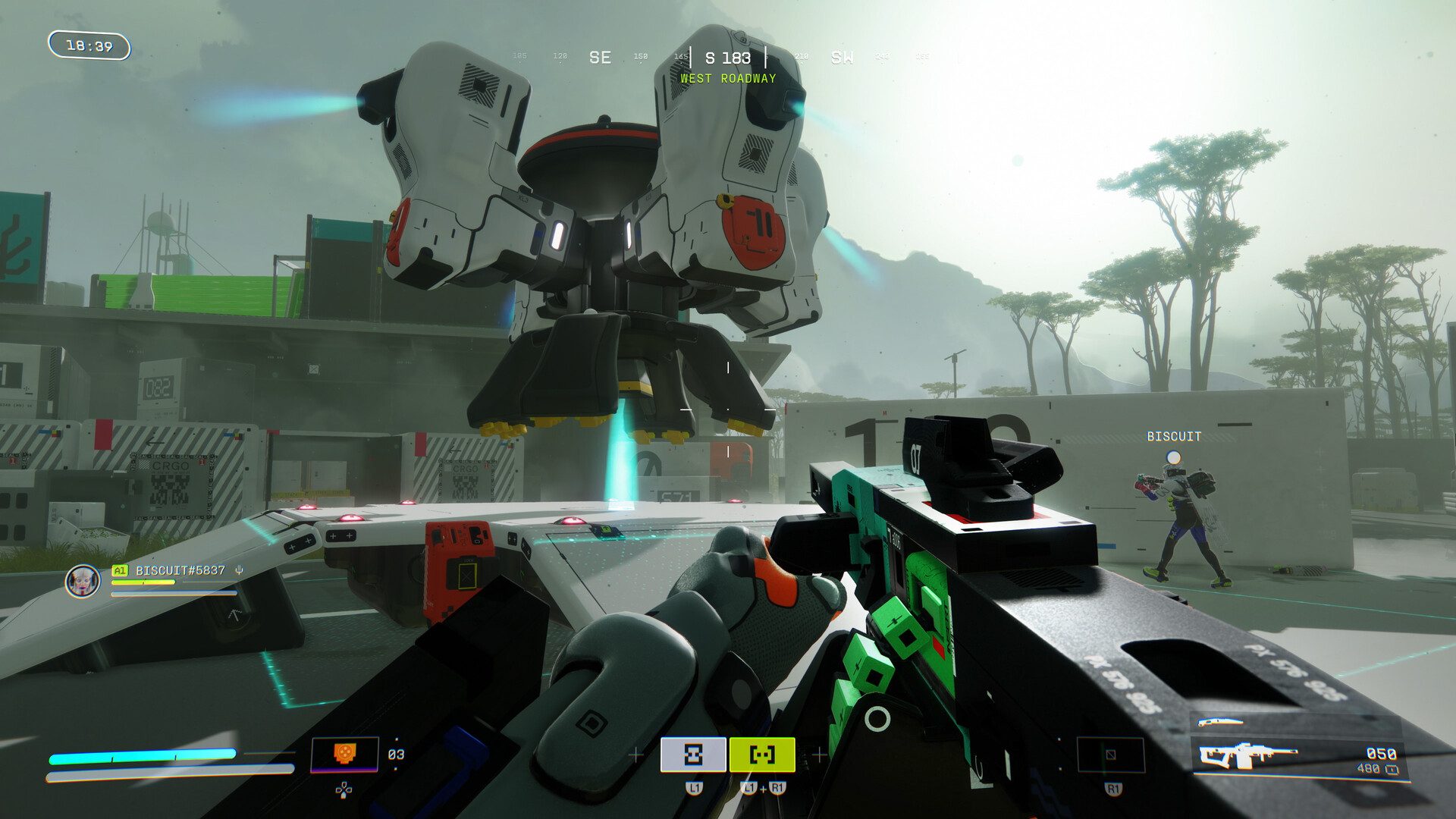Mute BISCUIT#5837 via the microphone icon
Image resolution: width=1456 pixels, height=819 pixels.
[x=239, y=570]
